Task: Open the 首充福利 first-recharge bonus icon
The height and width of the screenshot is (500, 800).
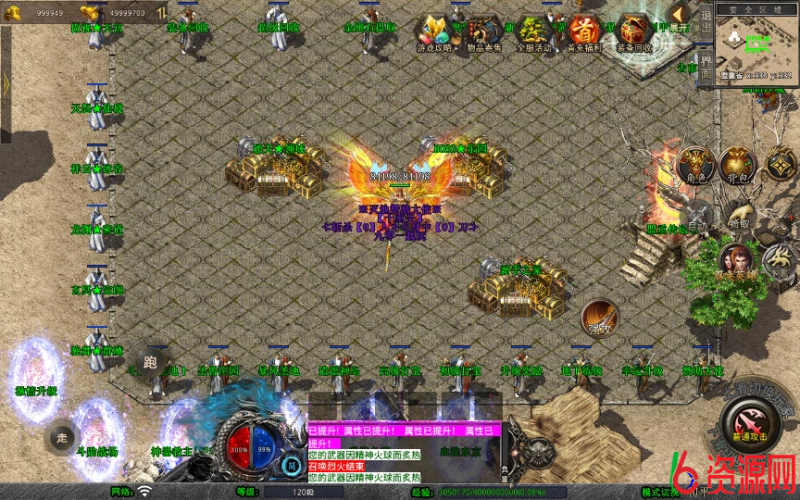Action: tap(584, 32)
